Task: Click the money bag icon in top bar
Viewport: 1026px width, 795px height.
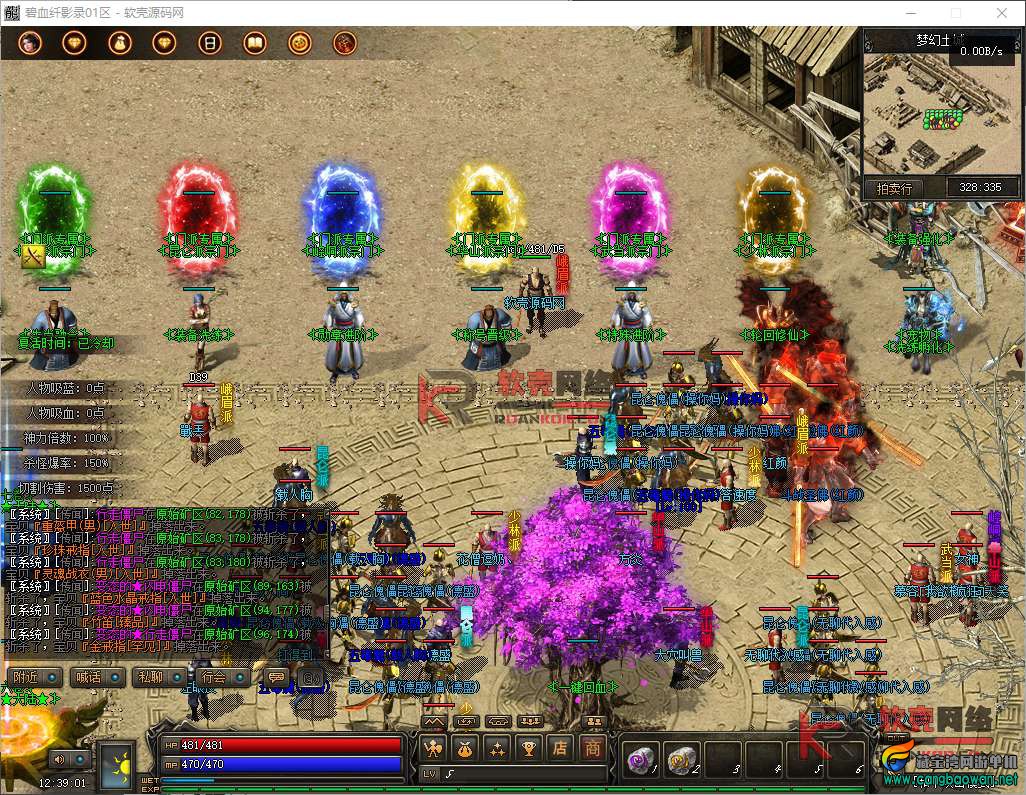Action: tap(119, 43)
